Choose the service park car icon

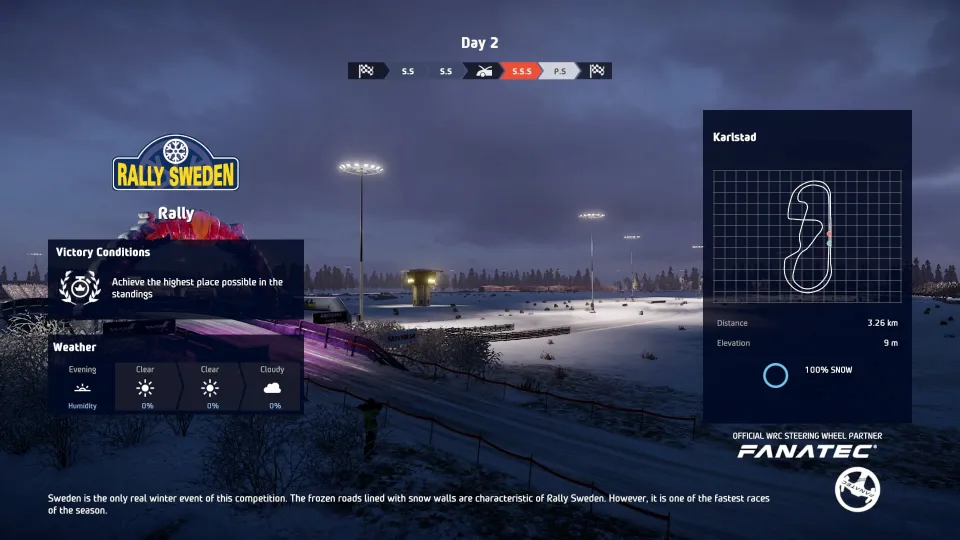click(485, 71)
